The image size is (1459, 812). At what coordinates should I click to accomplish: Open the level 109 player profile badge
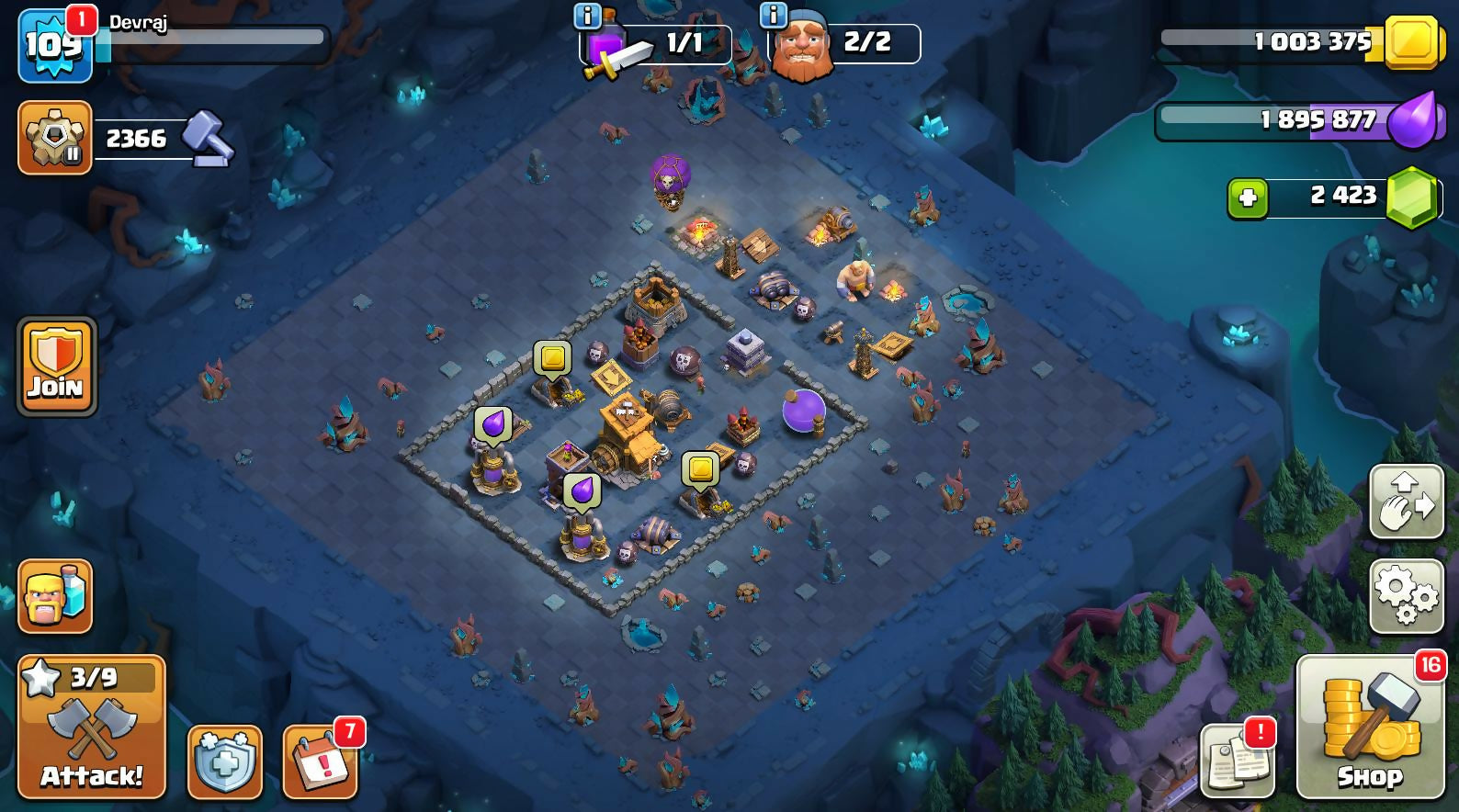[54, 46]
